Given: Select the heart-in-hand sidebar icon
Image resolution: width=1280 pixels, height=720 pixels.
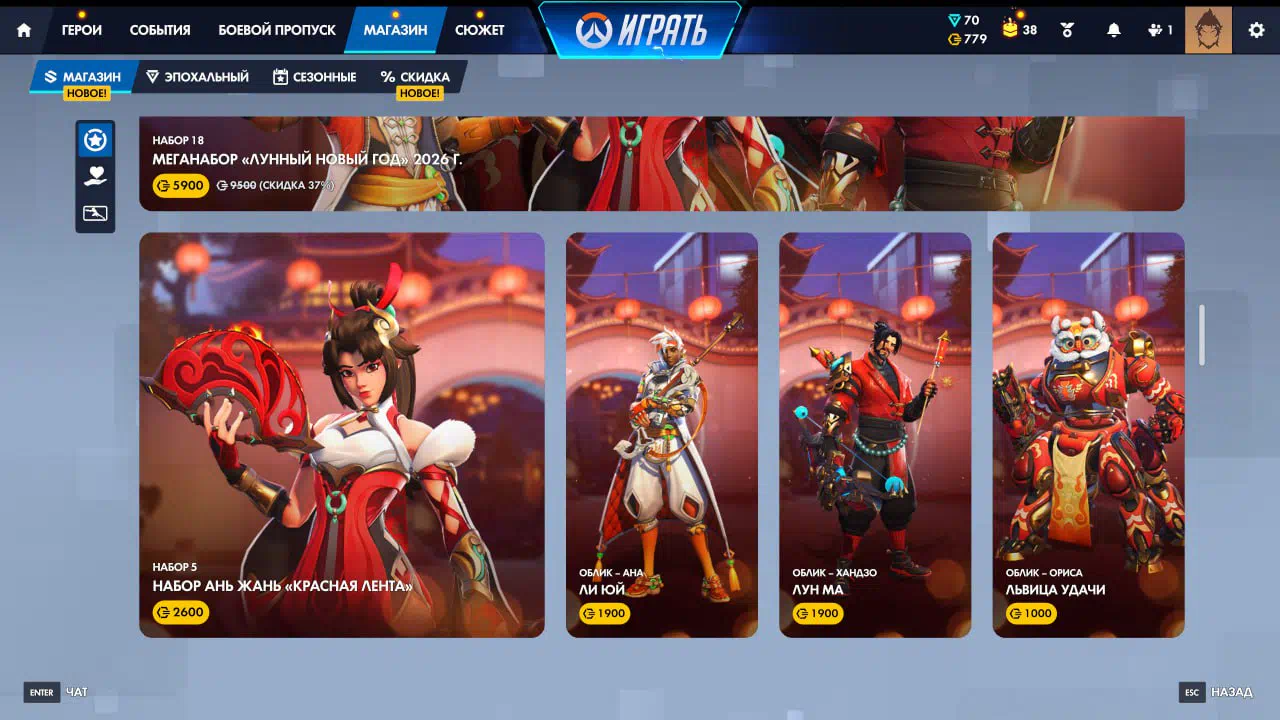Looking at the screenshot, I should tap(95, 176).
